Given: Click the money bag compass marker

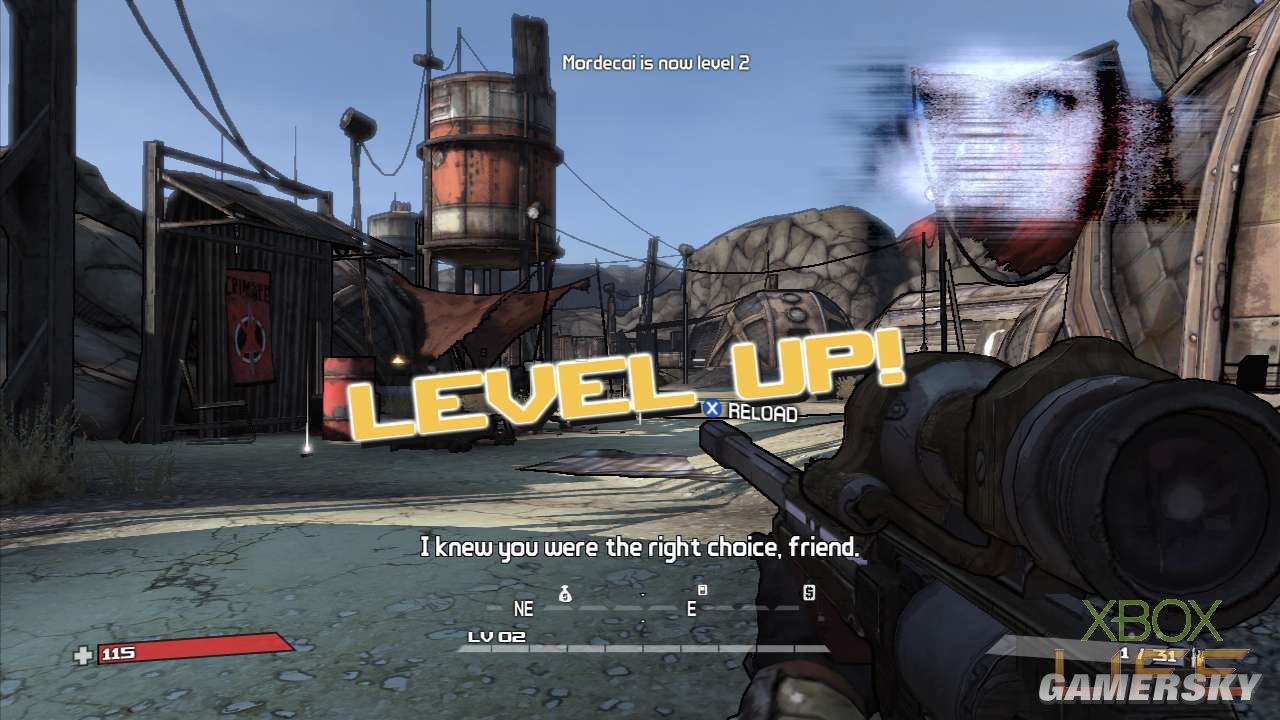Looking at the screenshot, I should coord(565,594).
